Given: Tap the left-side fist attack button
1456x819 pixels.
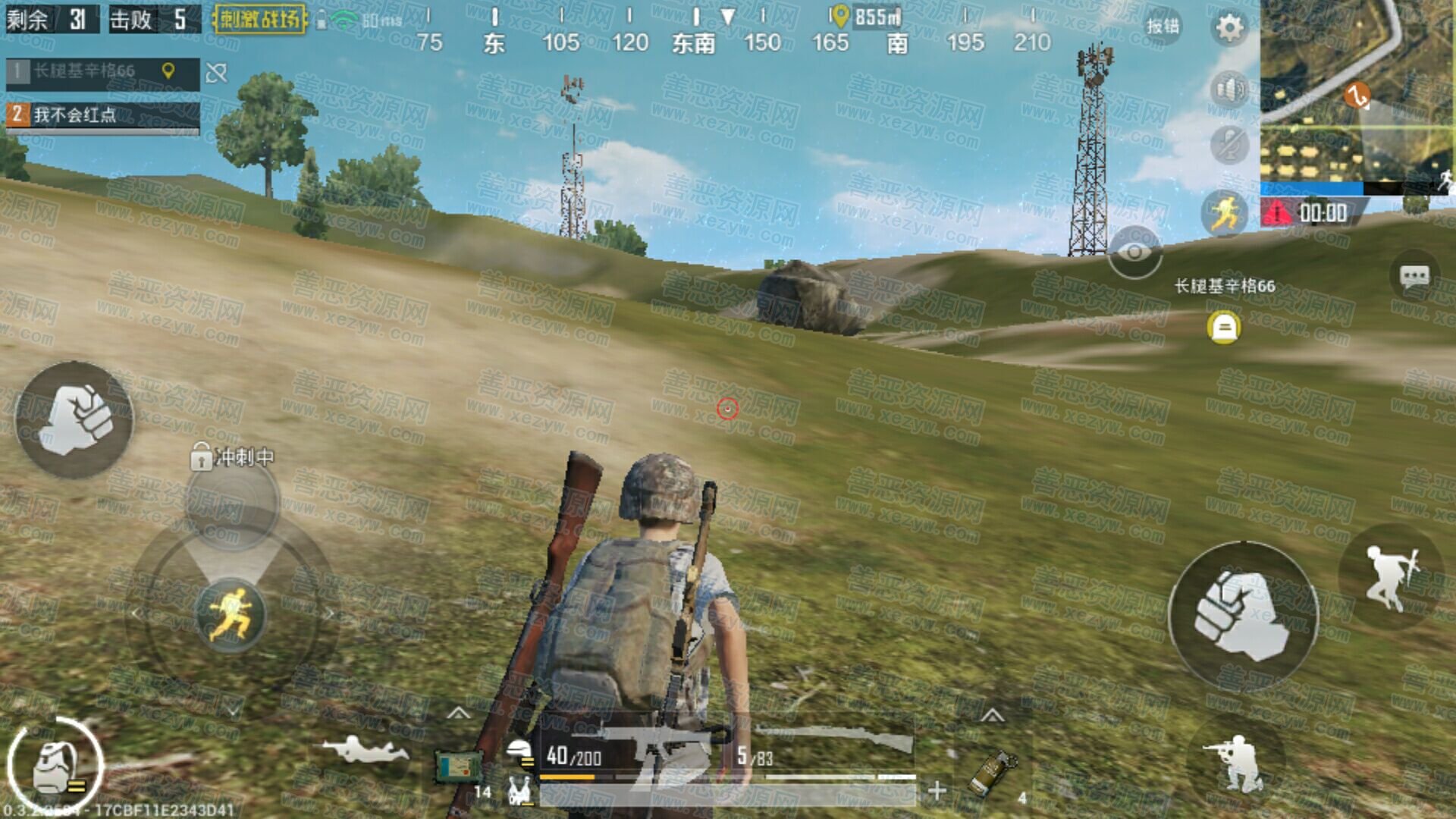Looking at the screenshot, I should pos(74,419).
